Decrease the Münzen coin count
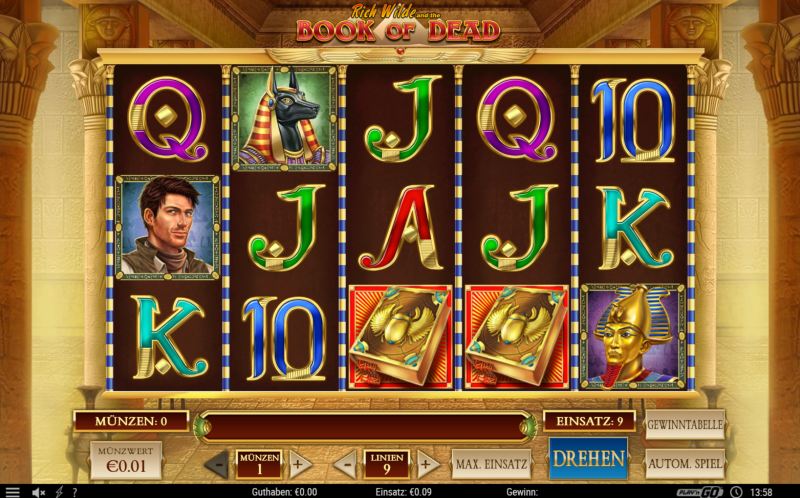The width and height of the screenshot is (800, 498). 217,464
